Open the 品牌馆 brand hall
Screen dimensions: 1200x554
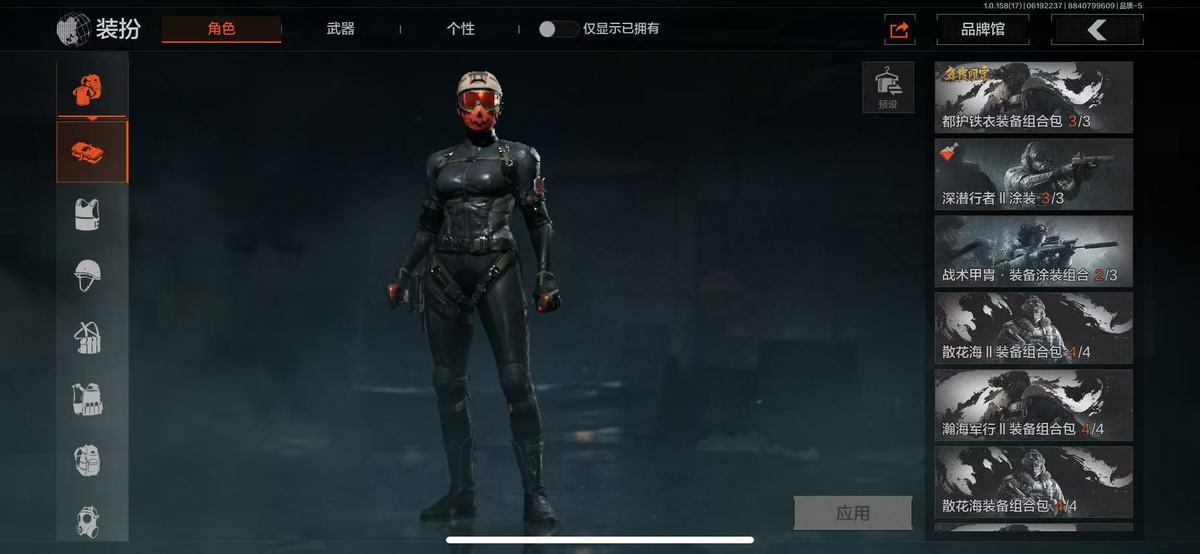pos(982,30)
